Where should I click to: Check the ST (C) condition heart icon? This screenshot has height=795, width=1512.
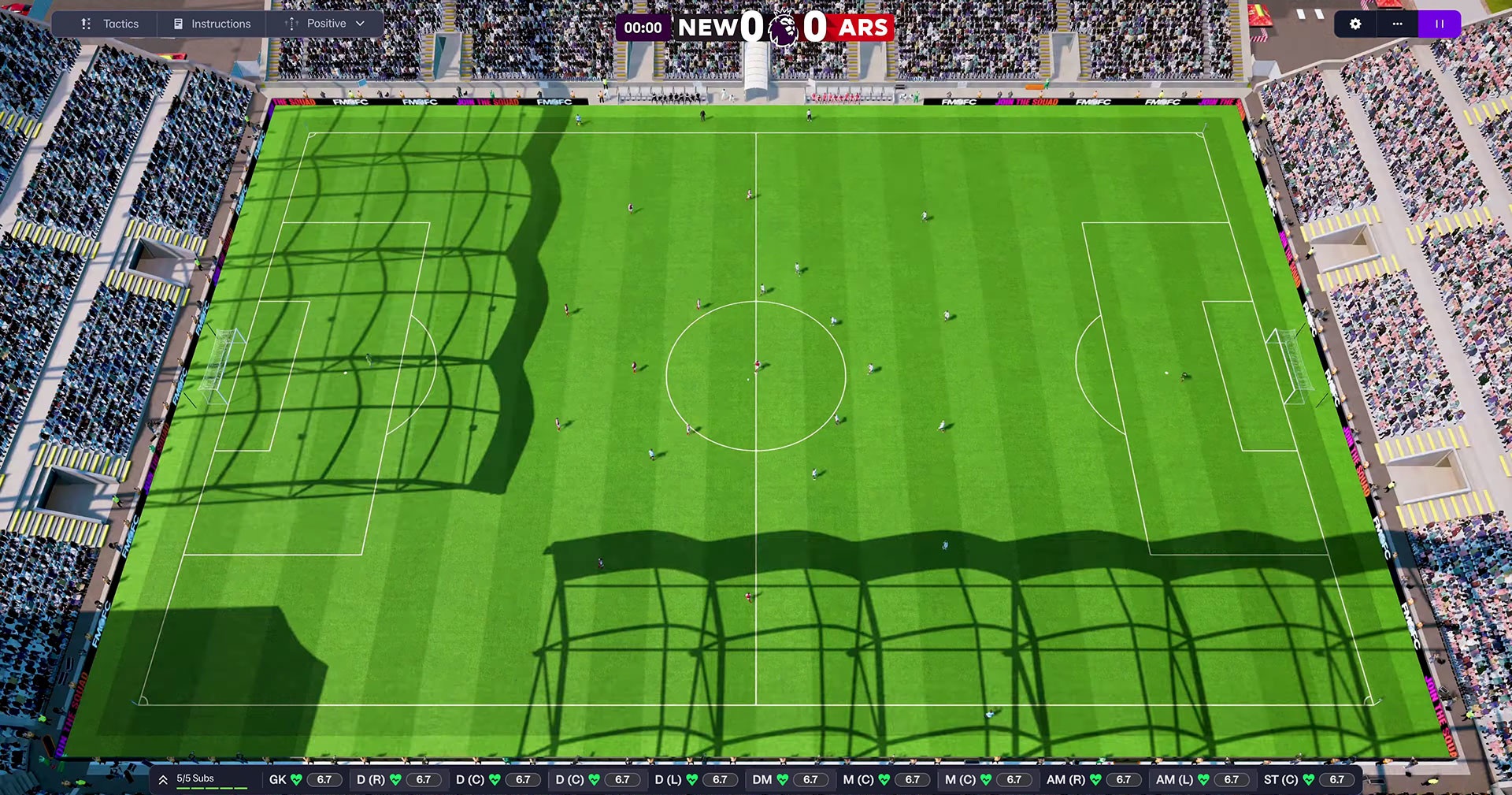click(1309, 779)
